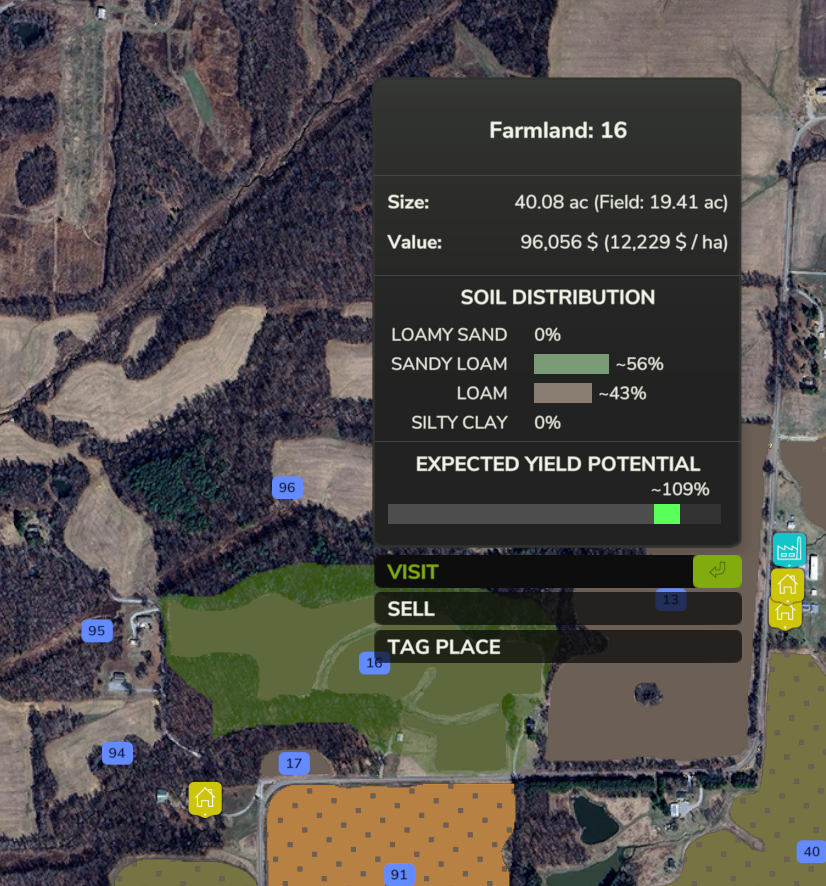Viewport: 826px width, 886px height.
Task: Open the teal factory map icon
Action: click(788, 549)
